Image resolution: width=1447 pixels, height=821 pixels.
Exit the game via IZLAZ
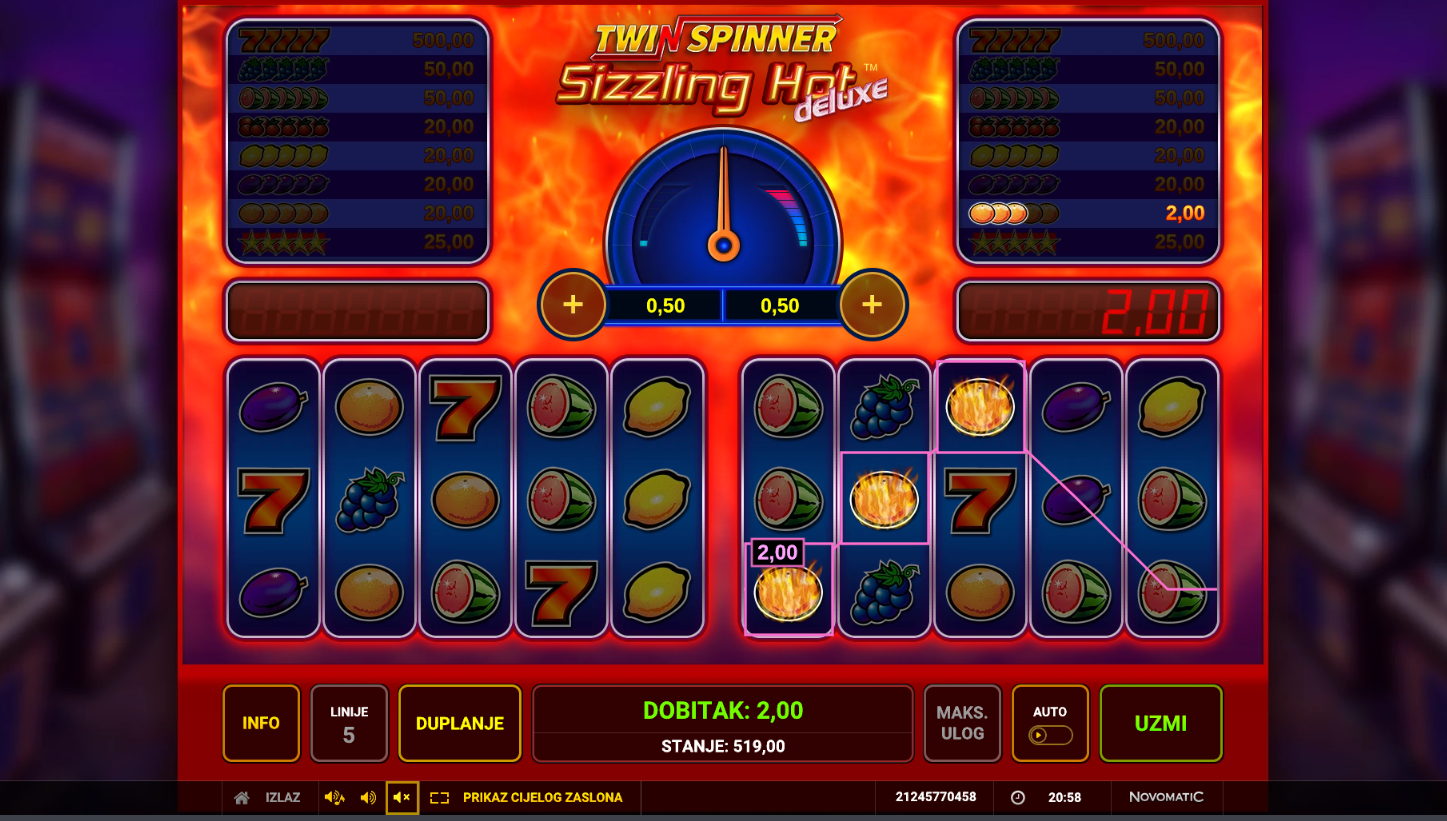[282, 797]
